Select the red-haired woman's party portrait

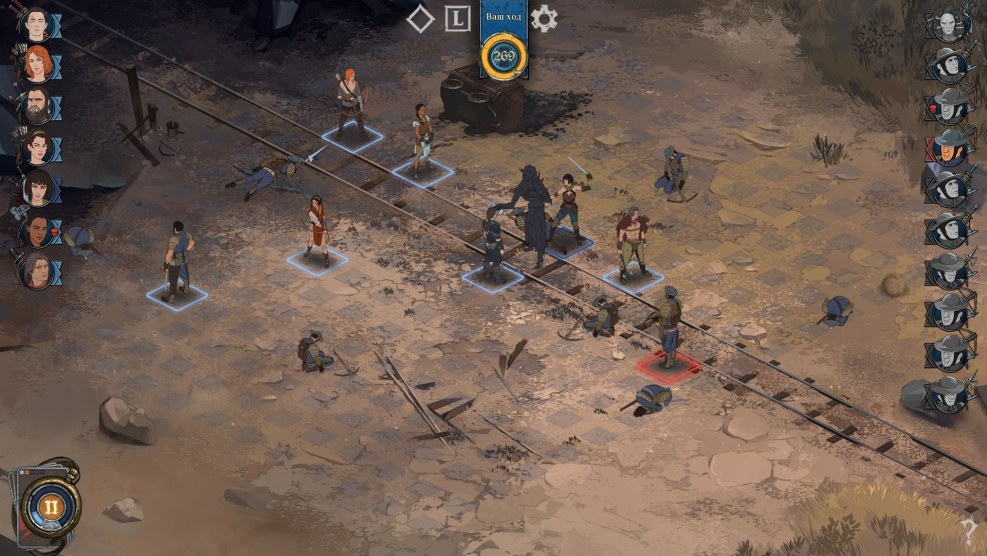coord(35,64)
